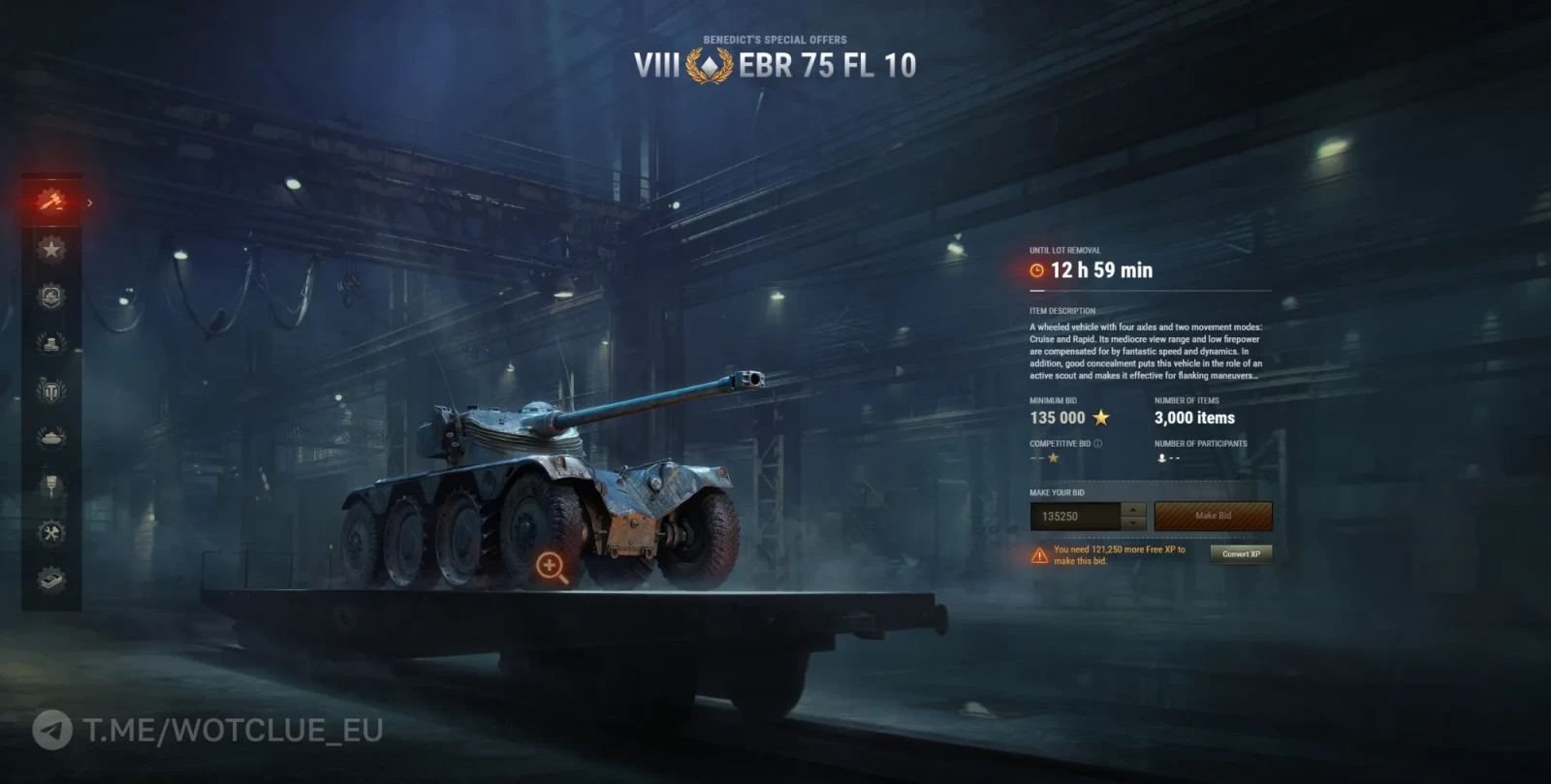Viewport: 1551px width, 784px height.
Task: Select the wrench and hammer equipment category
Action: click(51, 532)
